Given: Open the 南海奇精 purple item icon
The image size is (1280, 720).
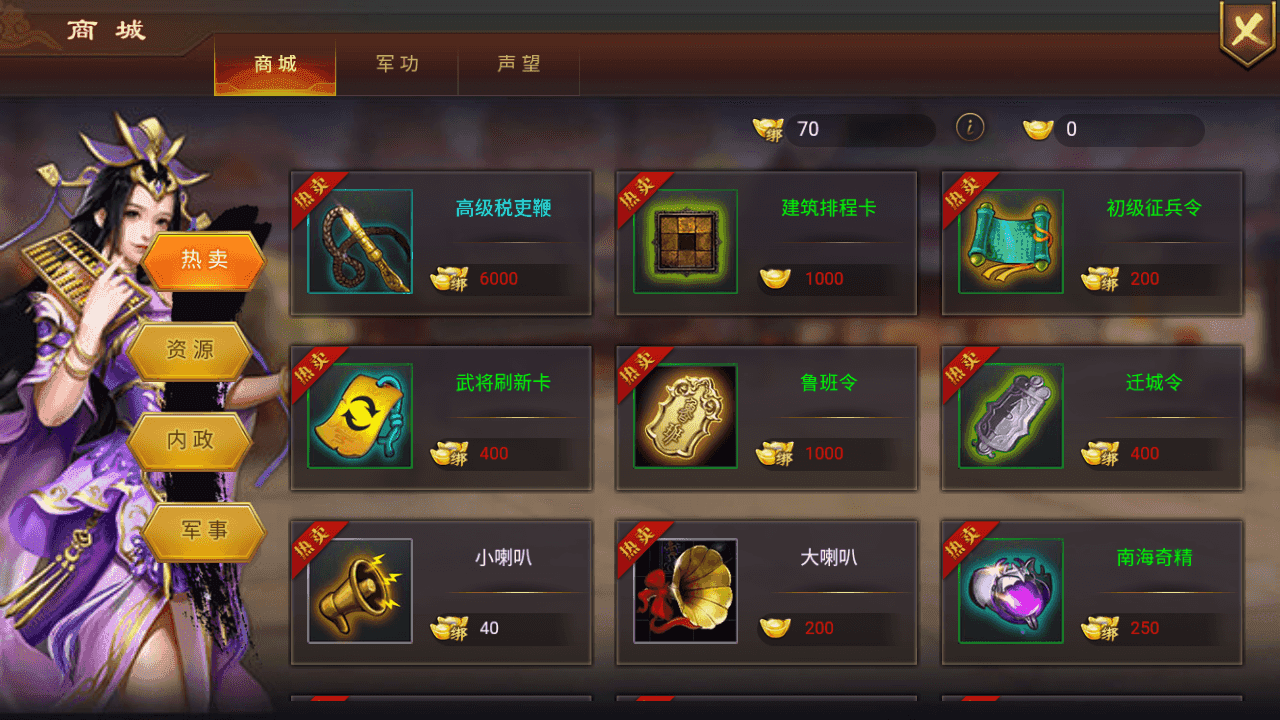Looking at the screenshot, I should click(x=1009, y=589).
